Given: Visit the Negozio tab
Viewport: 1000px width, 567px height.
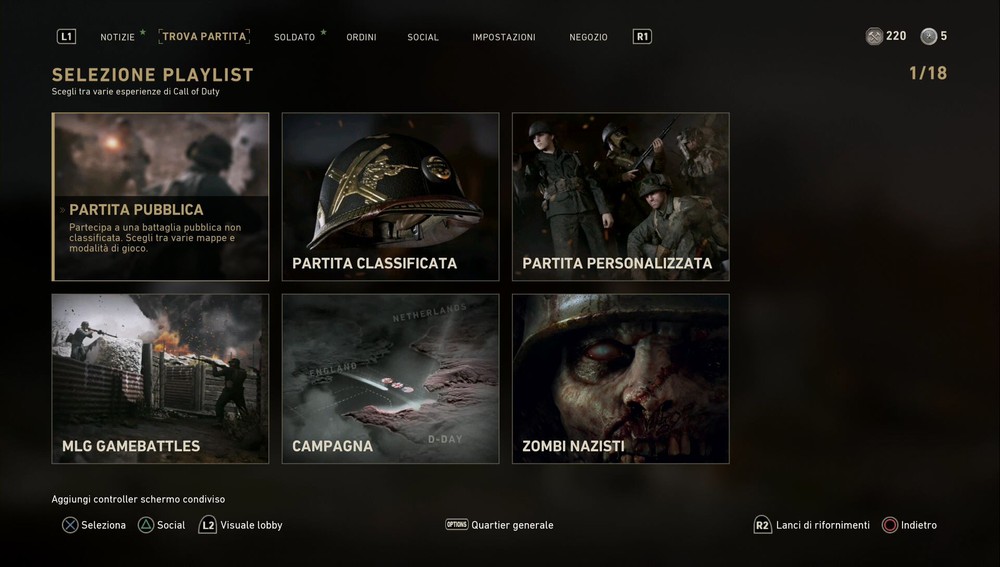Looking at the screenshot, I should [x=588, y=37].
